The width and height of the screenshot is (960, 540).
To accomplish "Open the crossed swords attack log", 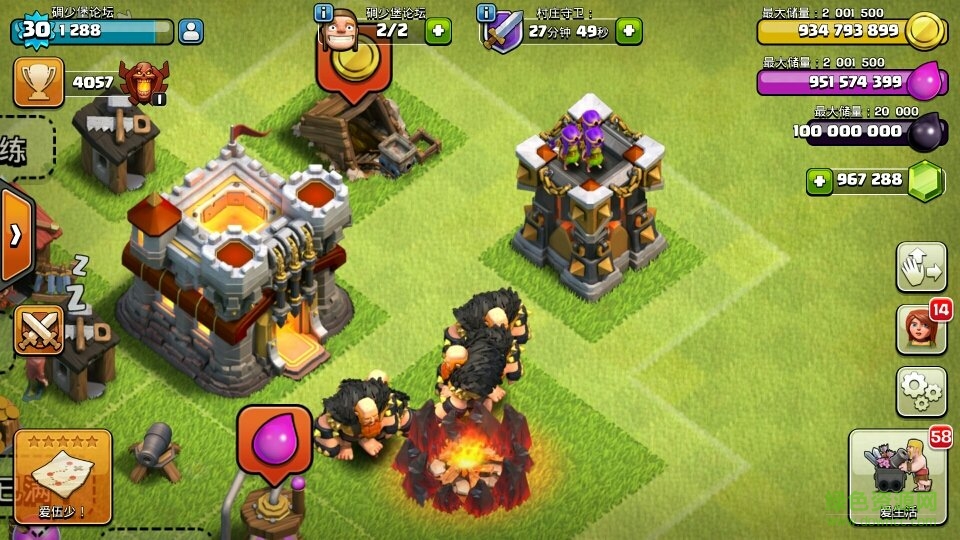I will click(38, 329).
